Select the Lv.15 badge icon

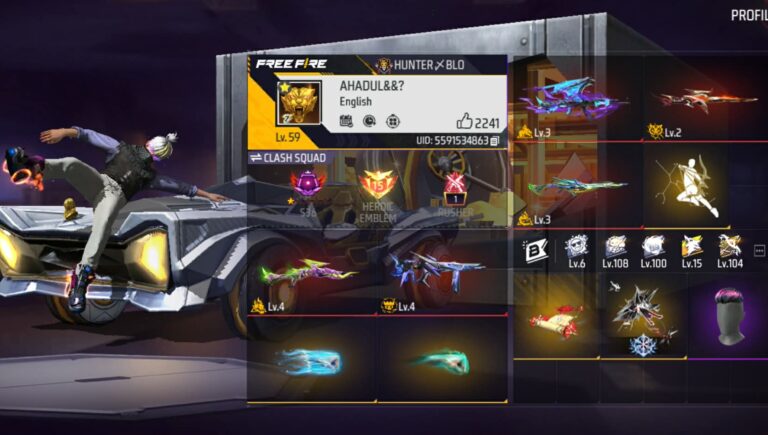(691, 247)
